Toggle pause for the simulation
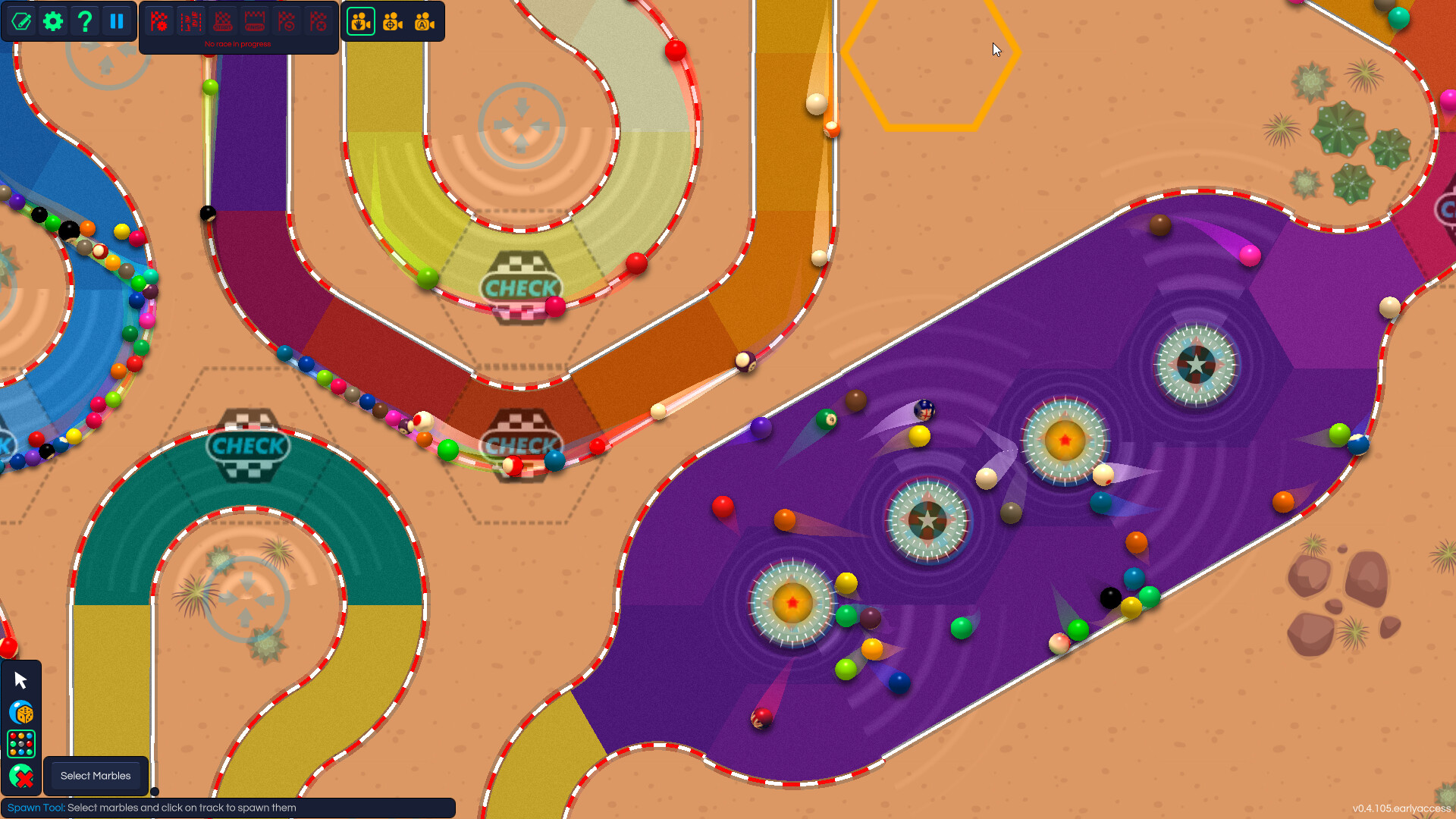The height and width of the screenshot is (819, 1456). (117, 21)
